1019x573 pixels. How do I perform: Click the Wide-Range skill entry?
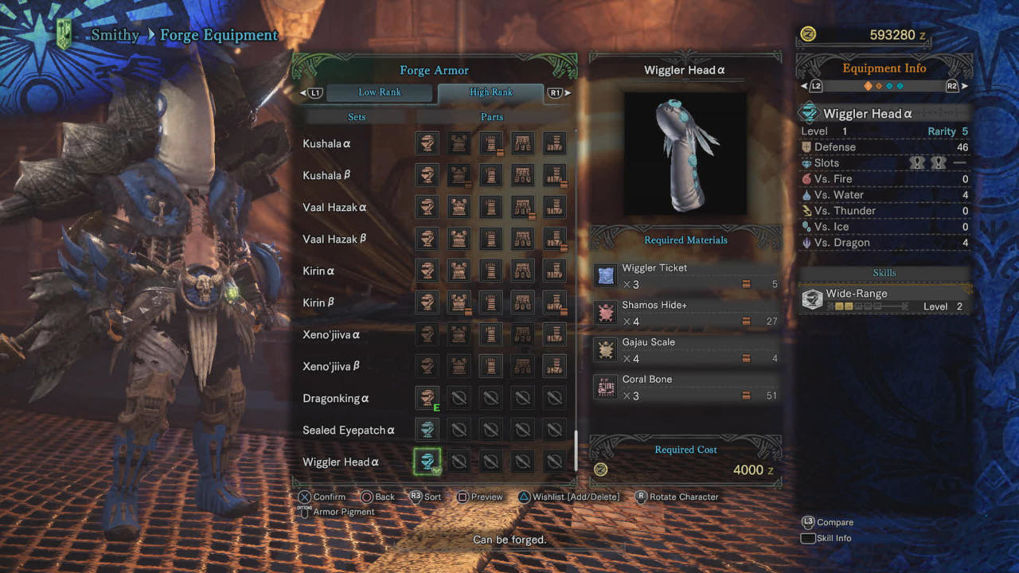pos(884,300)
